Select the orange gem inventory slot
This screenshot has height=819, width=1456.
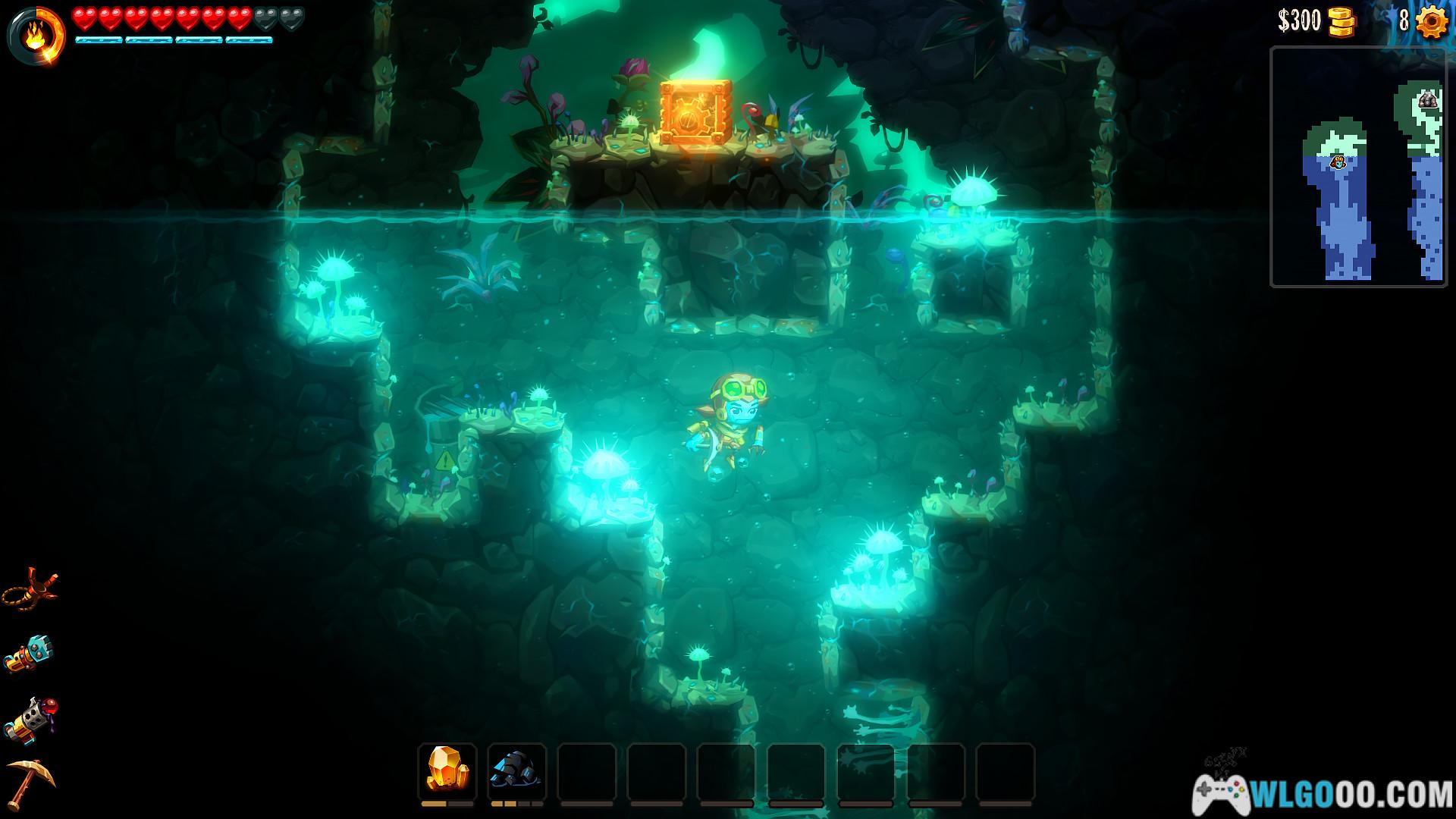click(447, 770)
